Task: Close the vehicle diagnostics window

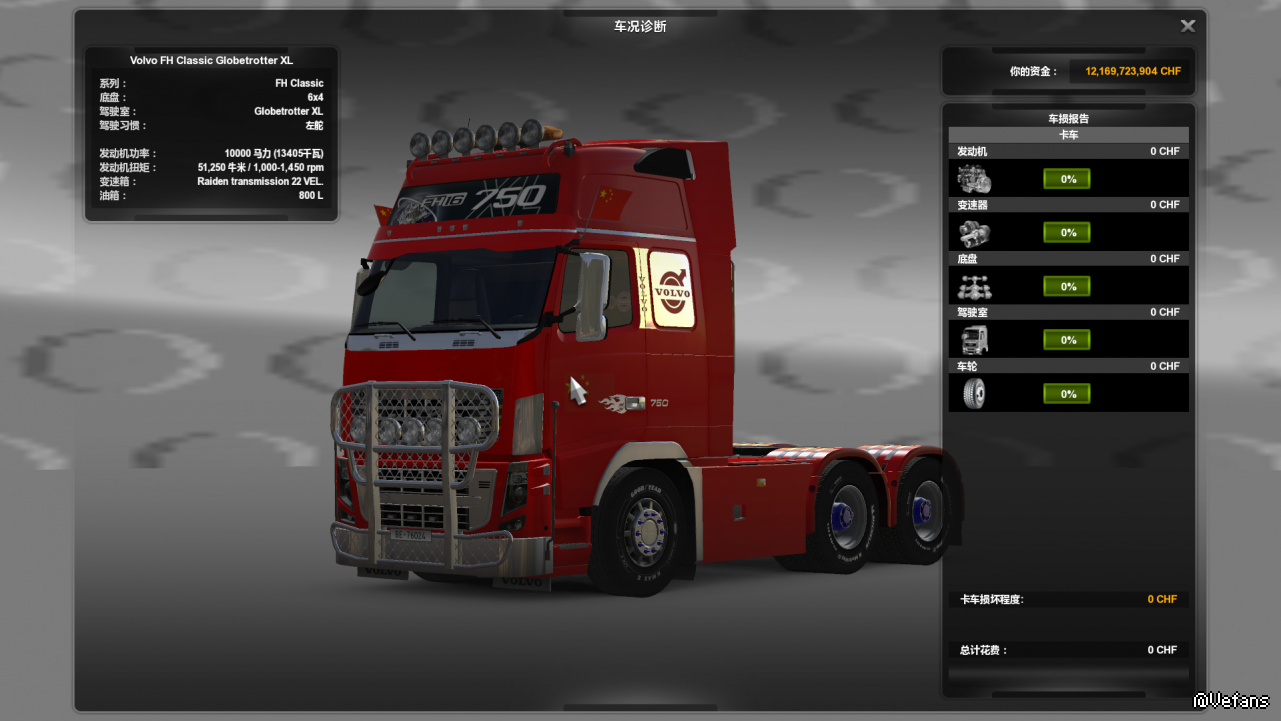Action: (x=1188, y=26)
